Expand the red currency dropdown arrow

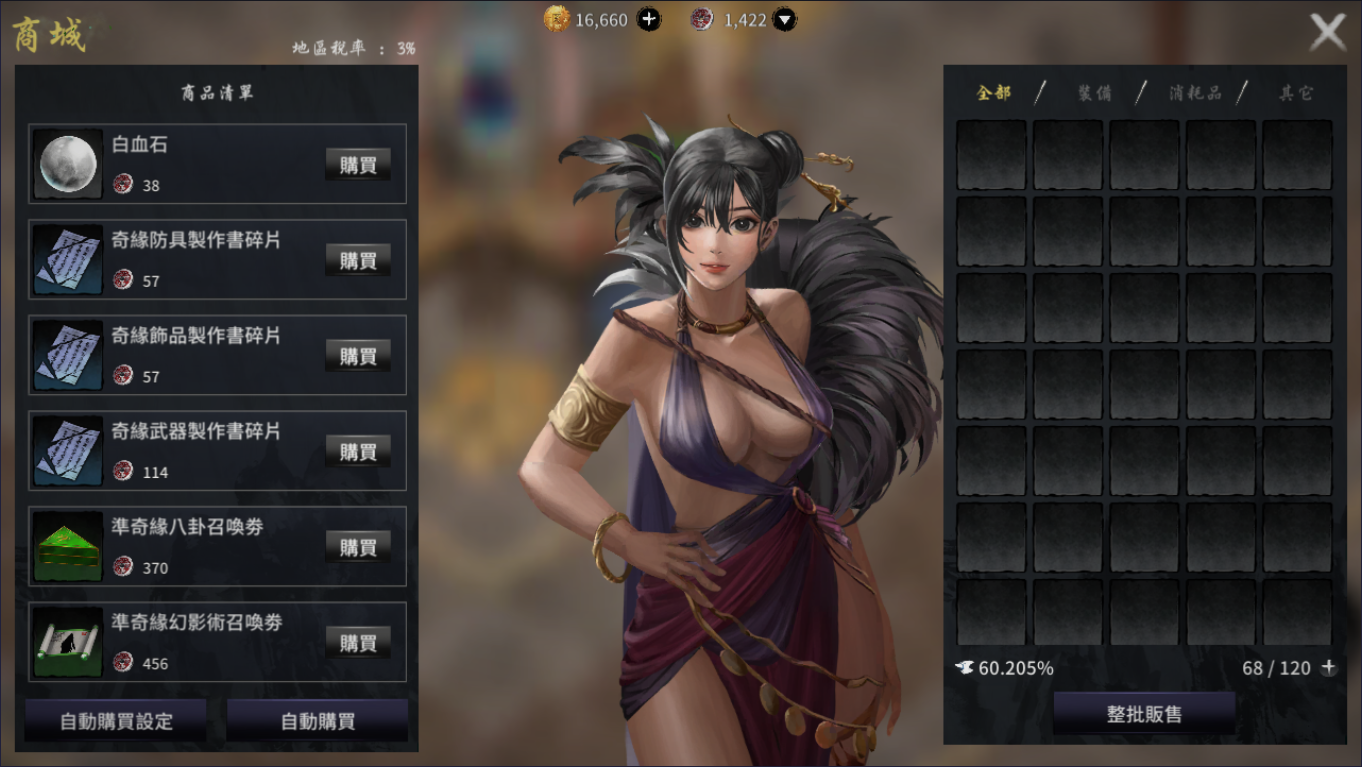click(x=785, y=19)
